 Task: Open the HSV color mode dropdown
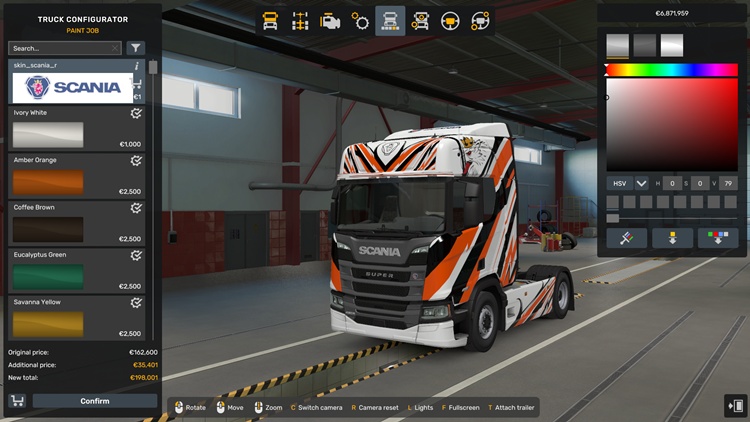pyautogui.click(x=641, y=184)
